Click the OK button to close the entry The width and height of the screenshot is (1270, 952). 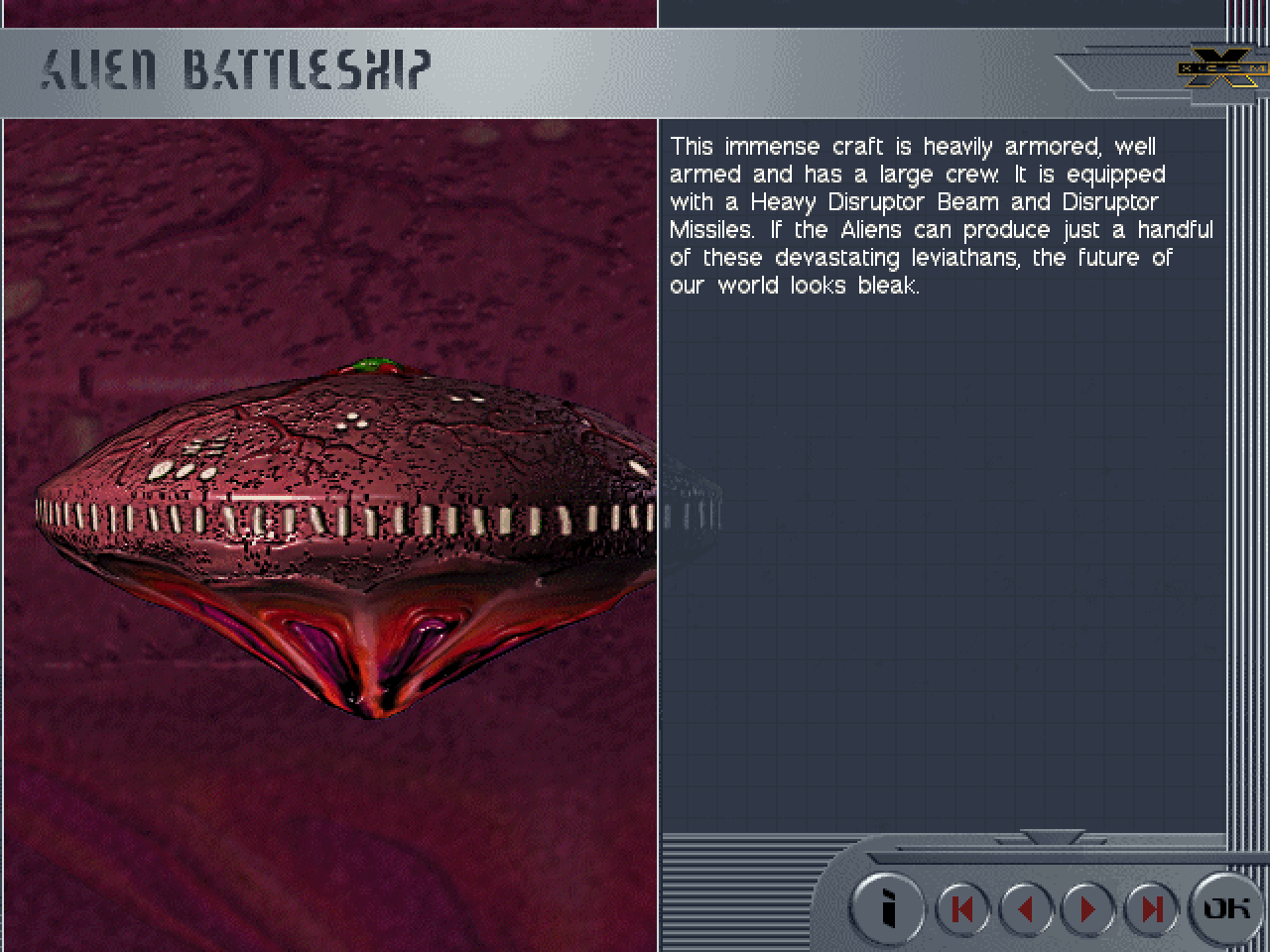[x=1225, y=907]
